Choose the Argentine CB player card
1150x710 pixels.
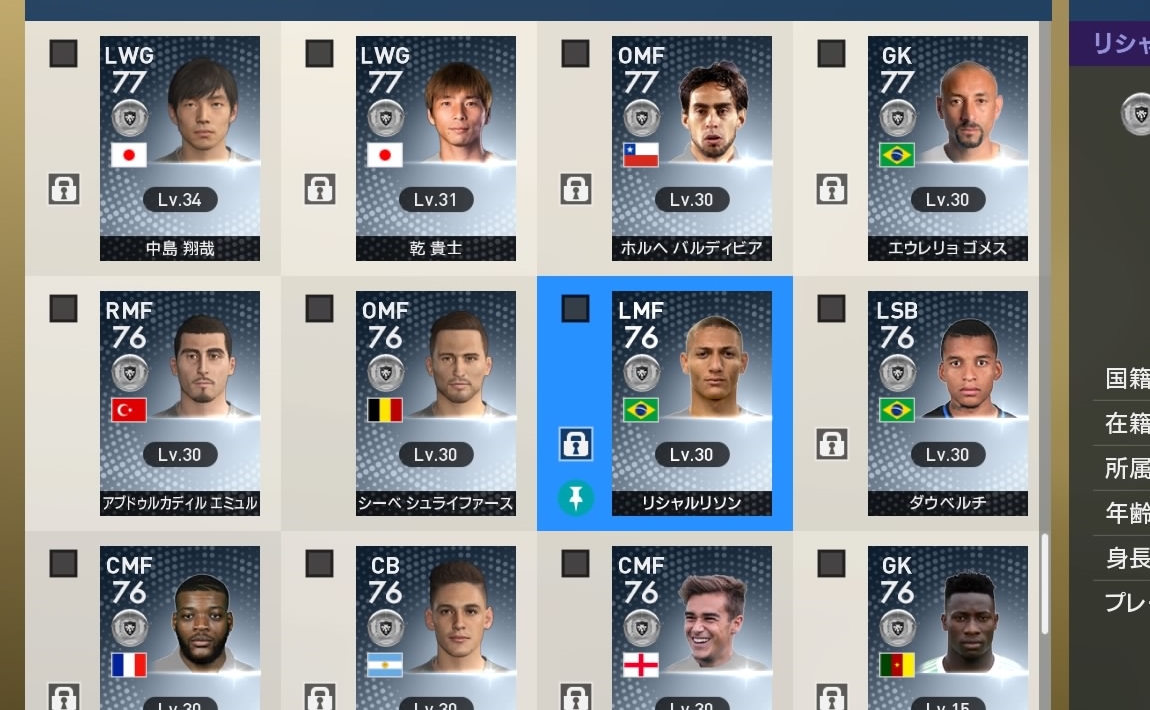point(436,628)
